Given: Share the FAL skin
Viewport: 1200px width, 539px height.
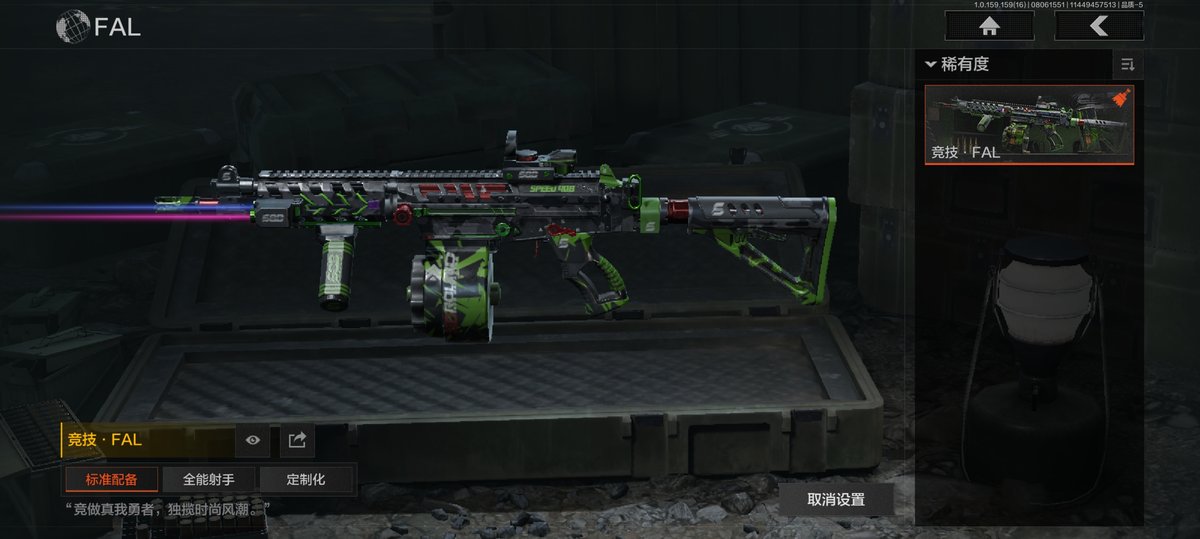Looking at the screenshot, I should tap(297, 439).
